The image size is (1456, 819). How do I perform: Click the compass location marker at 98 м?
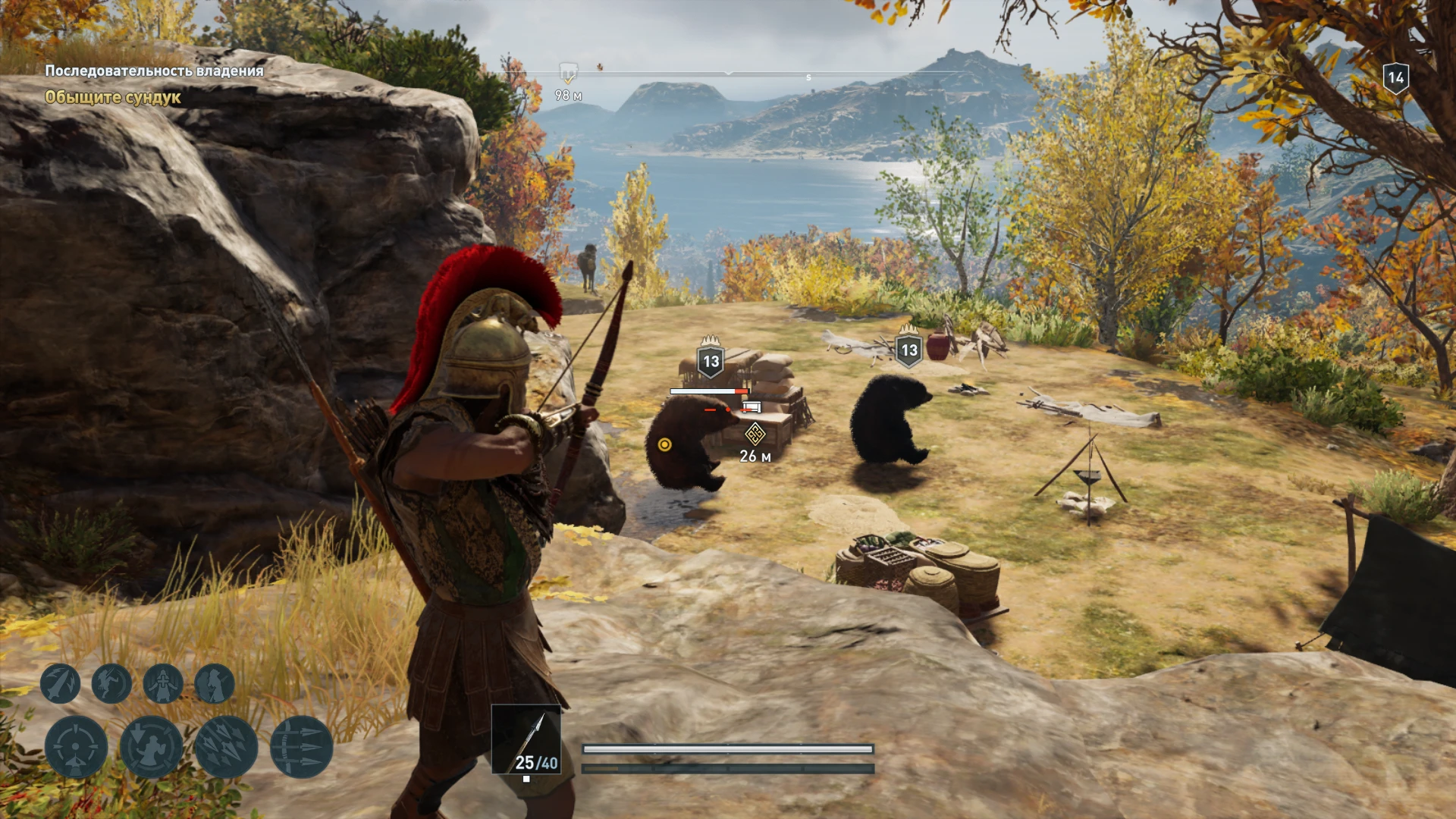click(x=568, y=74)
